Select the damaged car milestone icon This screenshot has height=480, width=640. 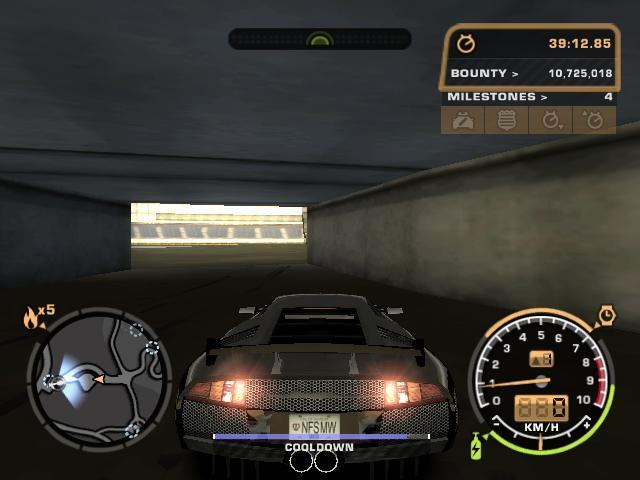[461, 120]
